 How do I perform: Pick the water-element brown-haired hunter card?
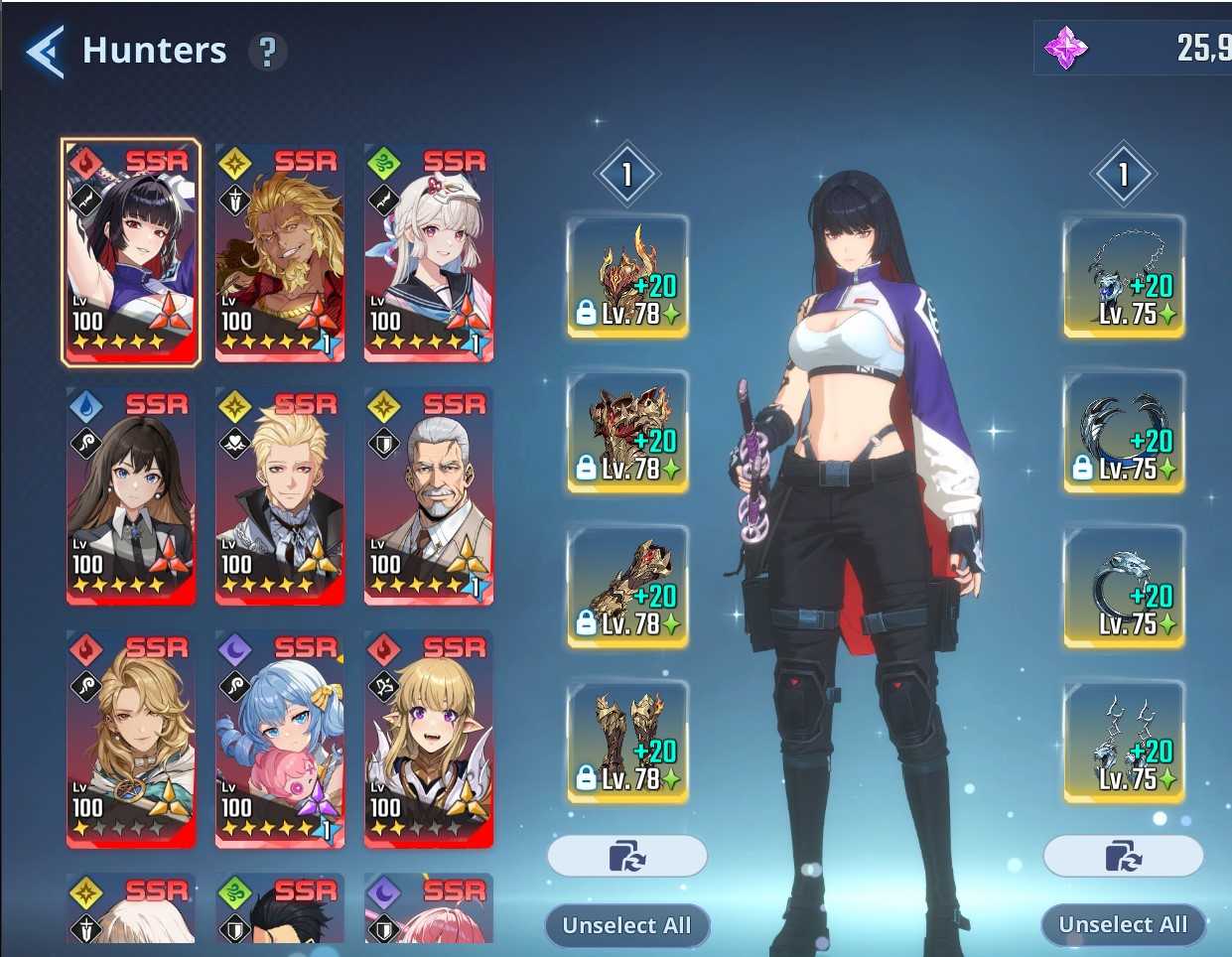coord(131,495)
